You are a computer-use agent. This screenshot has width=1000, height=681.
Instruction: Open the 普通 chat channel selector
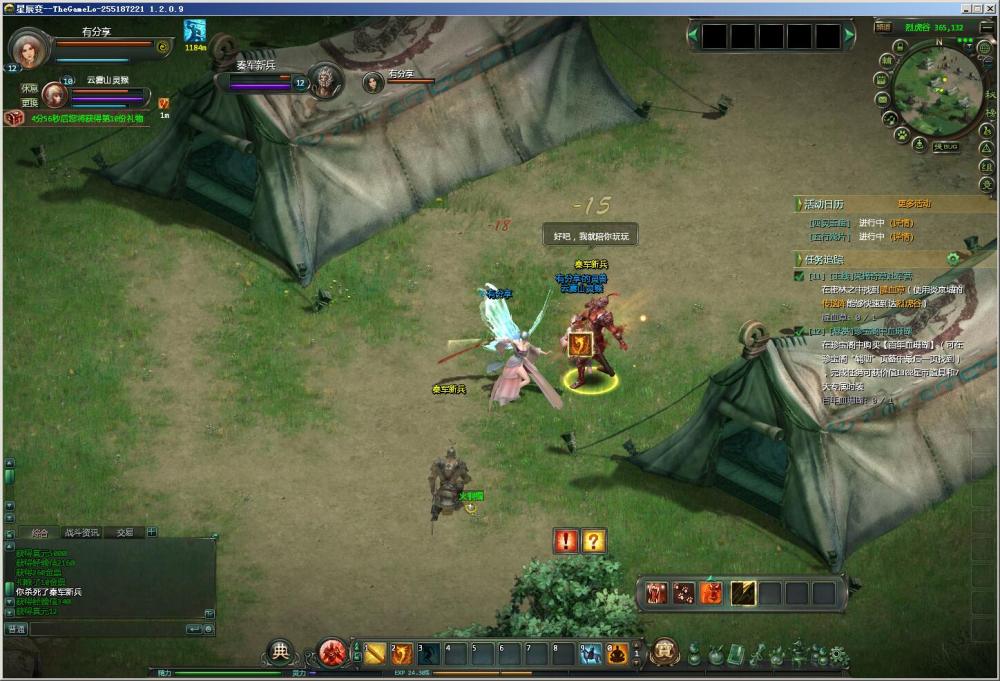pyautogui.click(x=16, y=629)
